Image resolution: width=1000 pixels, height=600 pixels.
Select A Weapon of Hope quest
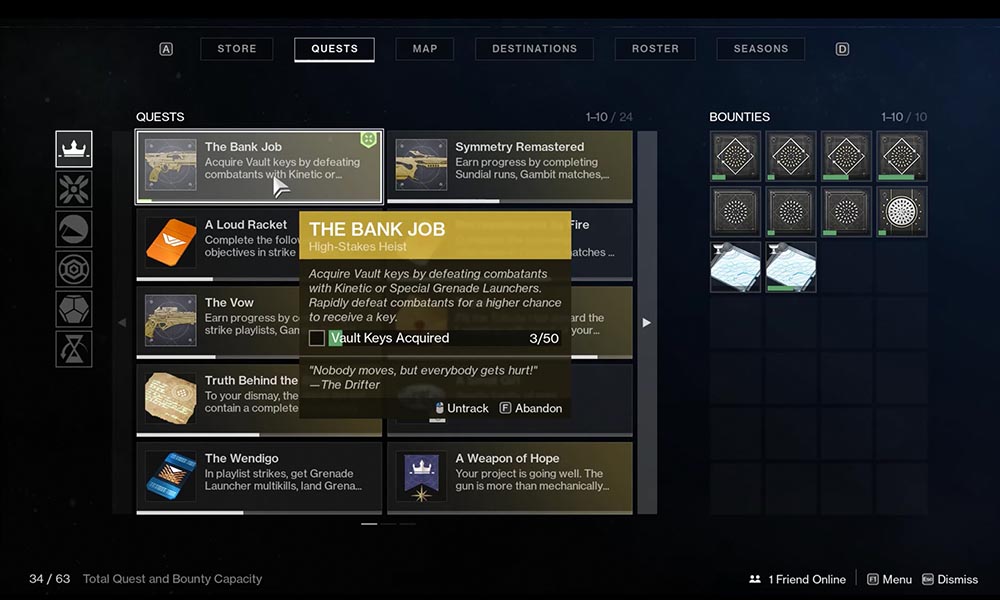point(510,477)
